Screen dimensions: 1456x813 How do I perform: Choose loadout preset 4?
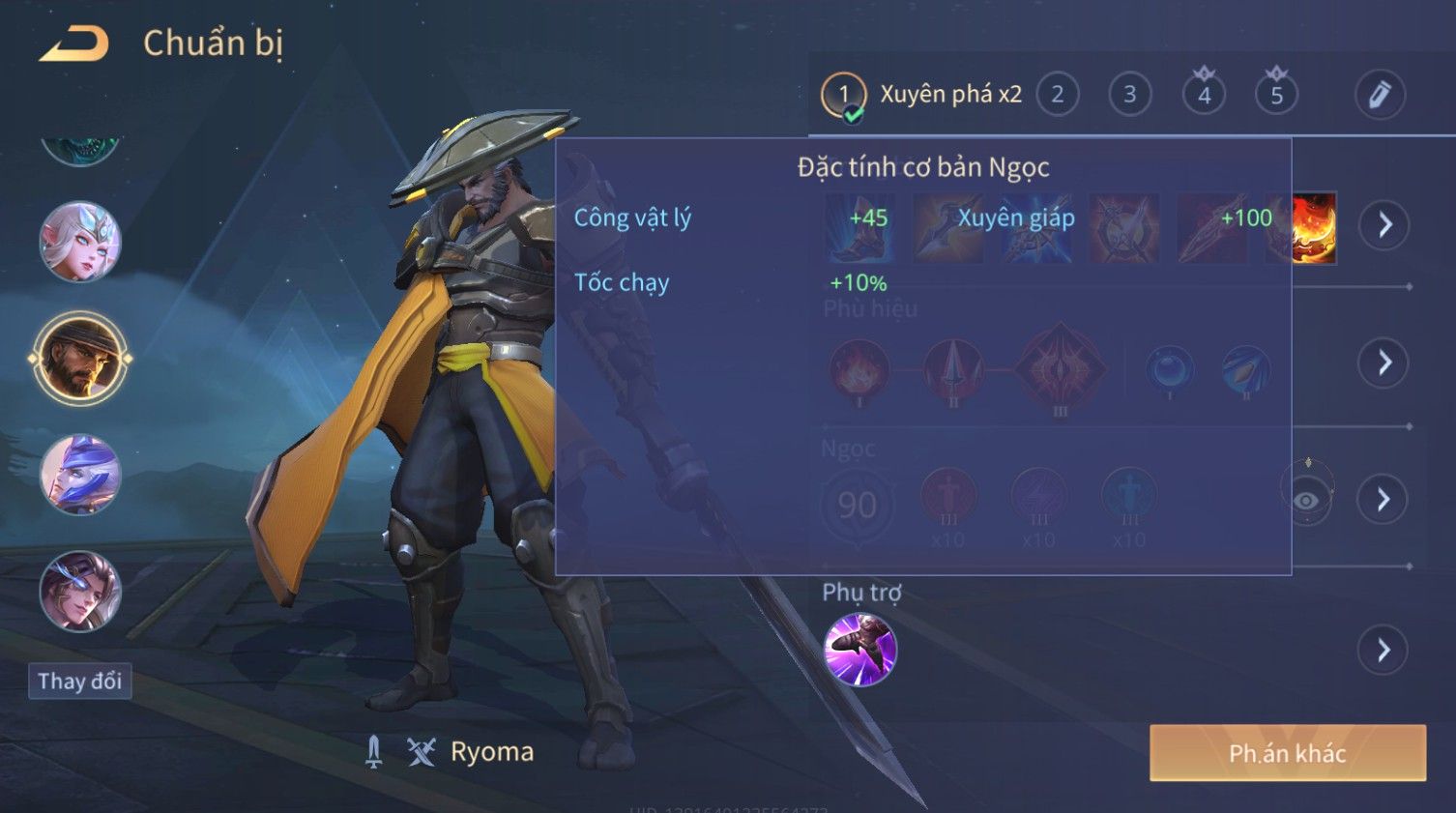(1204, 95)
